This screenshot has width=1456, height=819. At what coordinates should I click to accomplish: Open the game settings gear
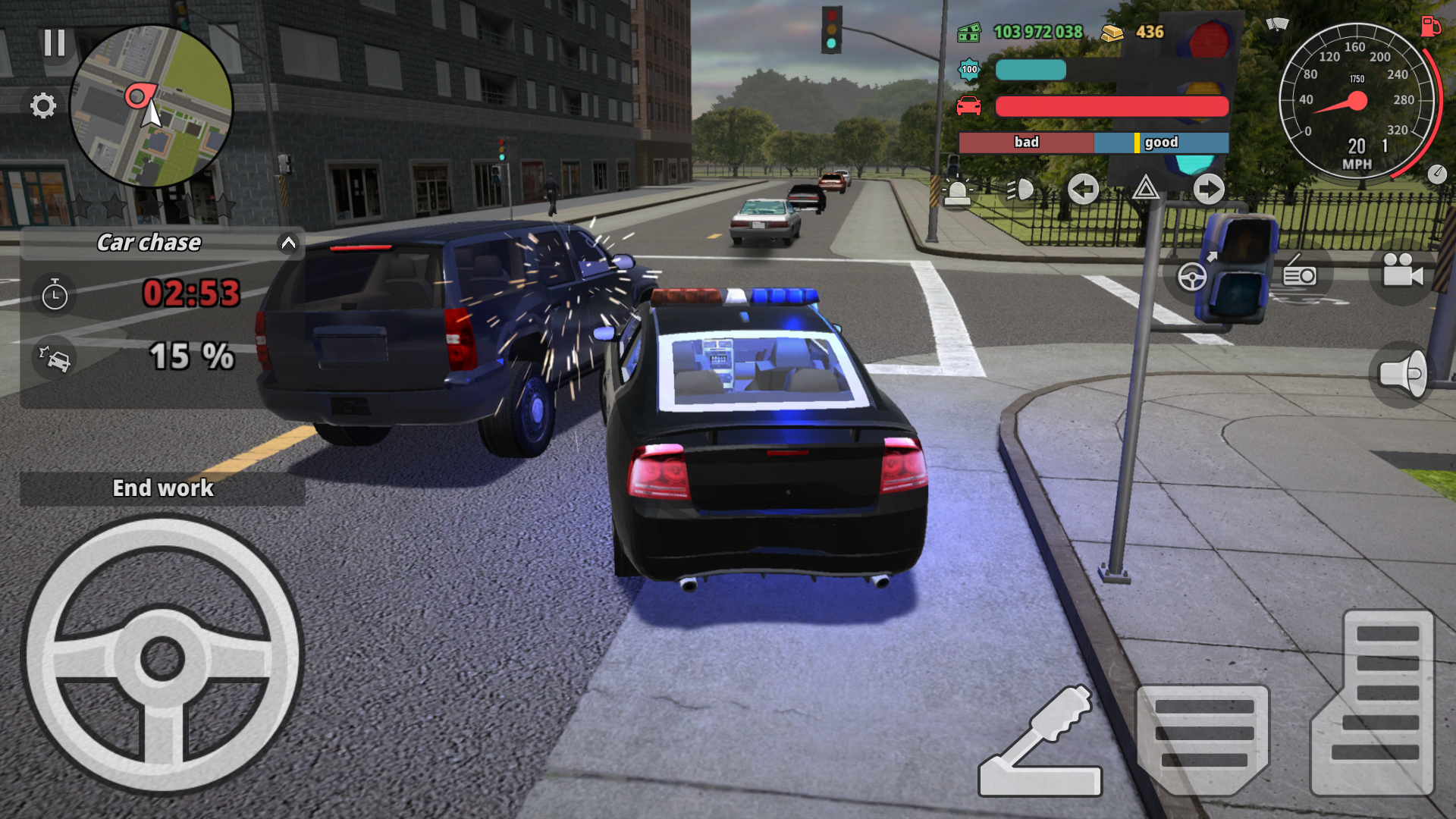(x=43, y=106)
